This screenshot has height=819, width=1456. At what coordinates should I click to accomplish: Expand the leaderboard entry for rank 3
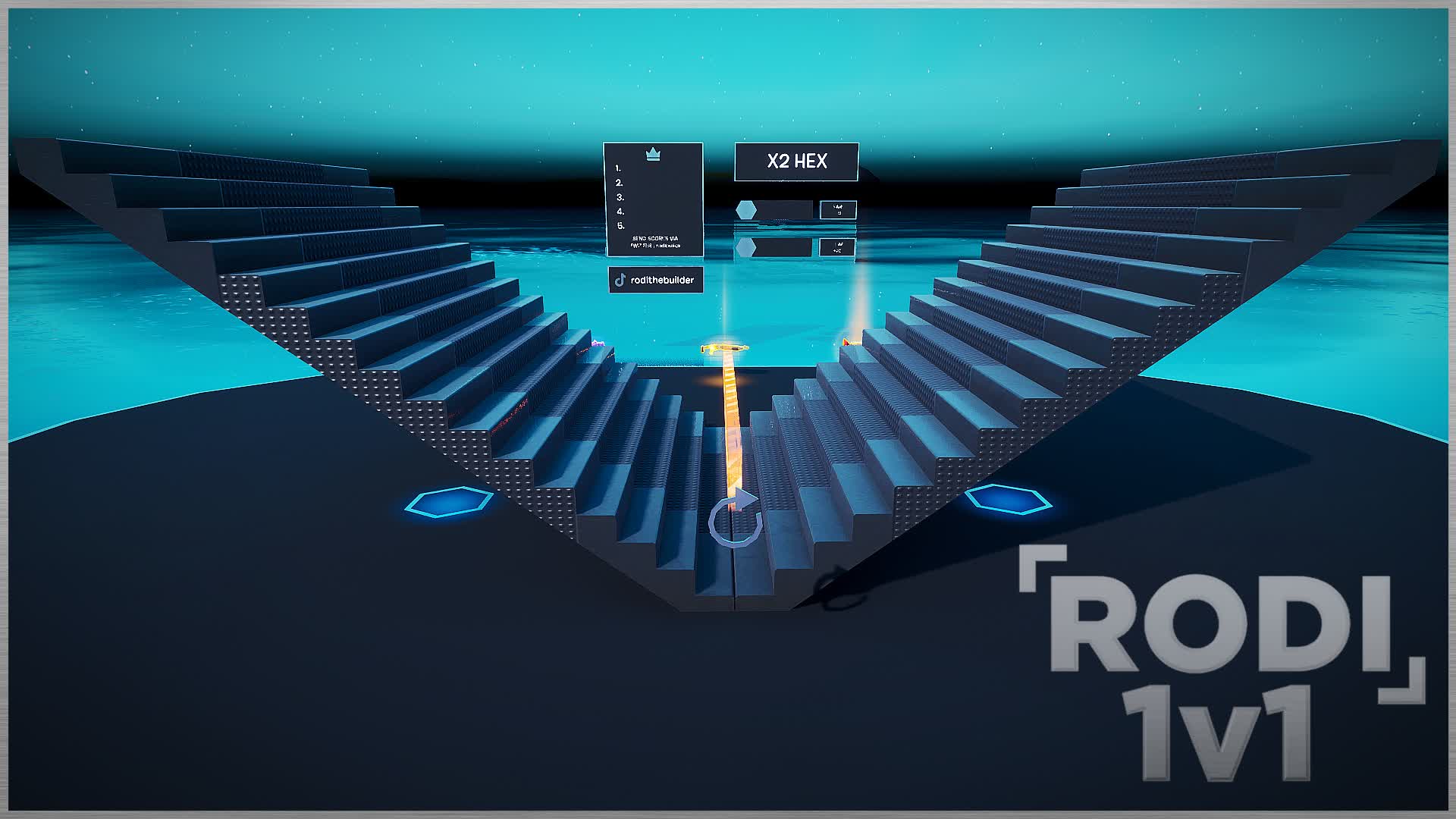tap(619, 196)
